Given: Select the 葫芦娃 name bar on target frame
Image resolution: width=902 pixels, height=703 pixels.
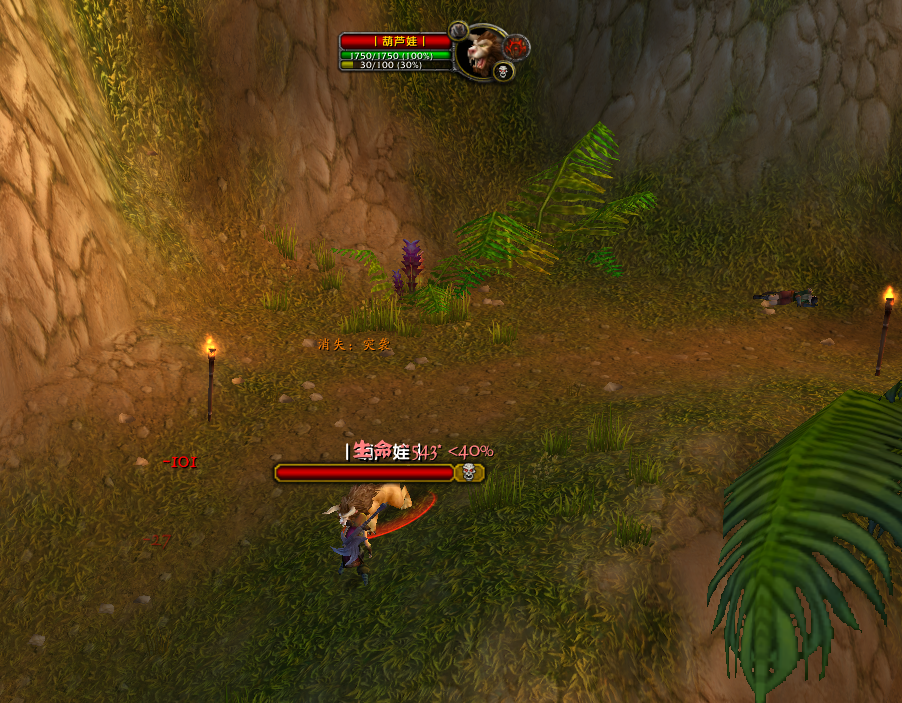Looking at the screenshot, I should tap(395, 41).
